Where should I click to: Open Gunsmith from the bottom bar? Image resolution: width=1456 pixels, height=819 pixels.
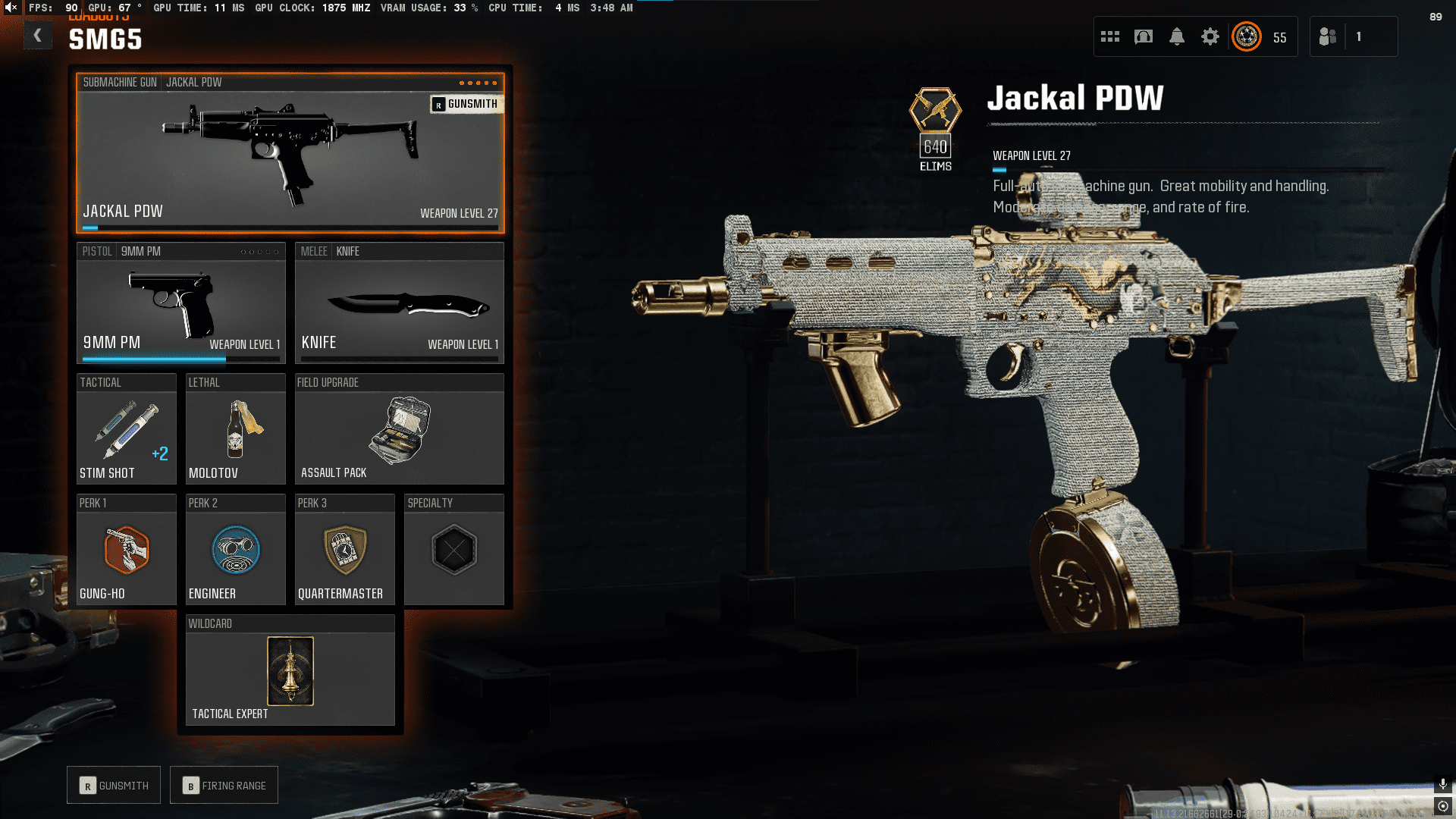114,786
